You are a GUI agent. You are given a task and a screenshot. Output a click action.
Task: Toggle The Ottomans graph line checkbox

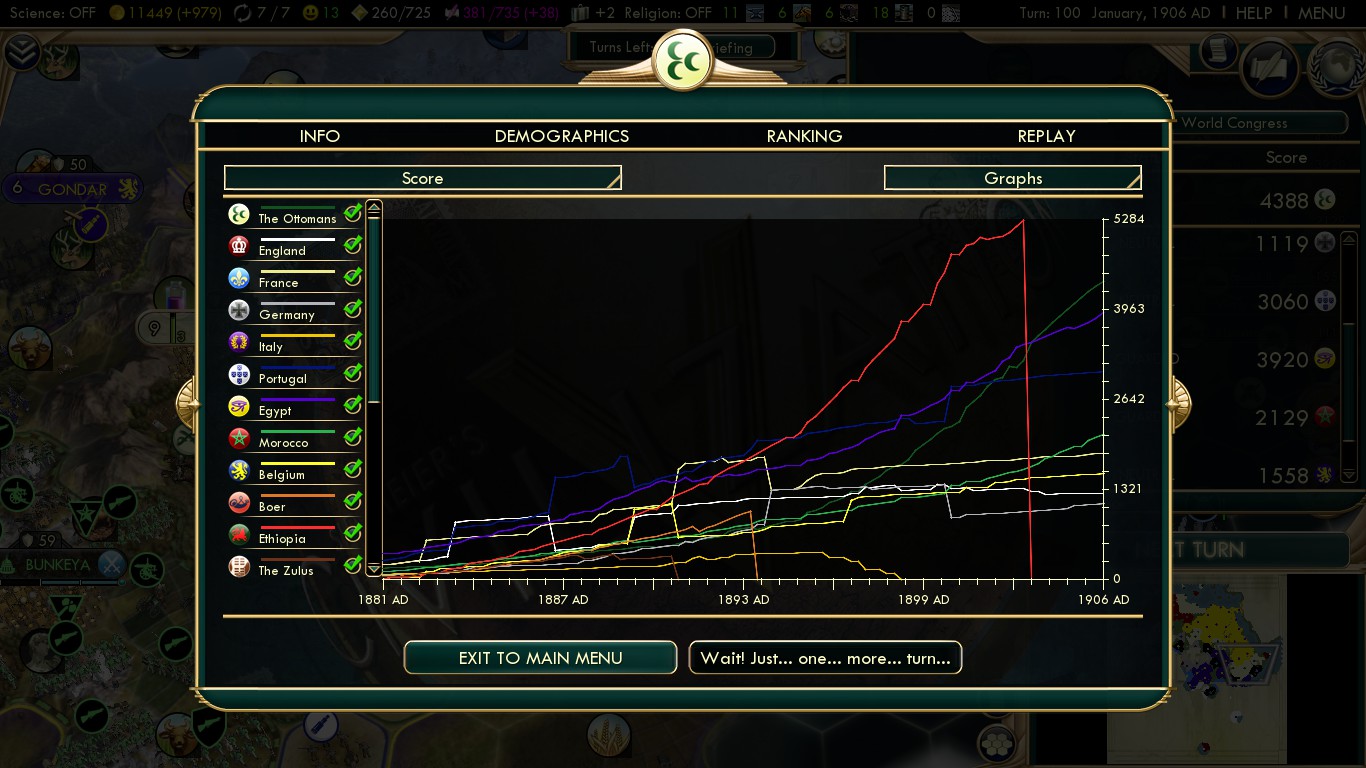(x=352, y=213)
